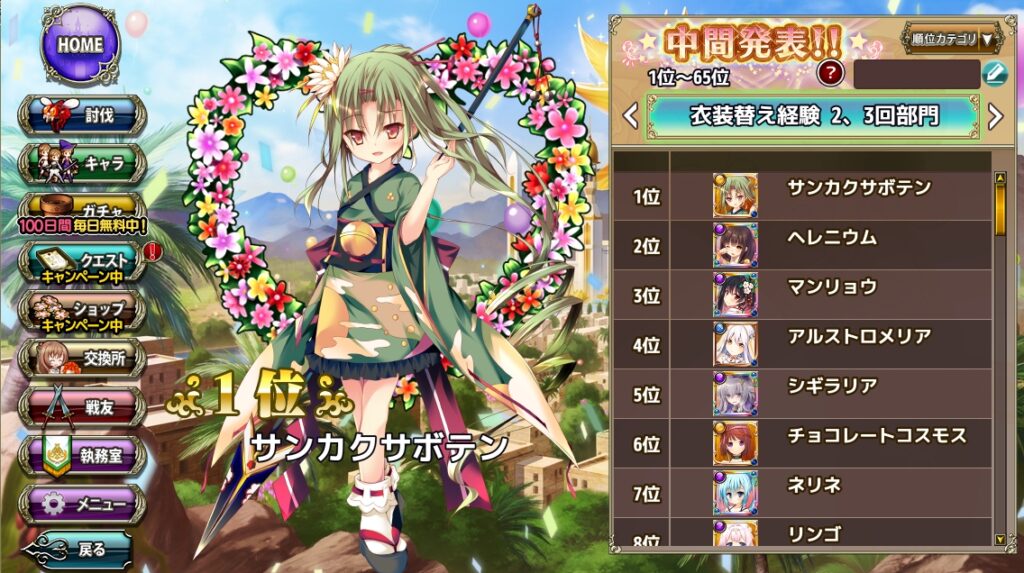The height and width of the screenshot is (573, 1024).
Task: Go to the HOME screen
Action: click(x=80, y=45)
